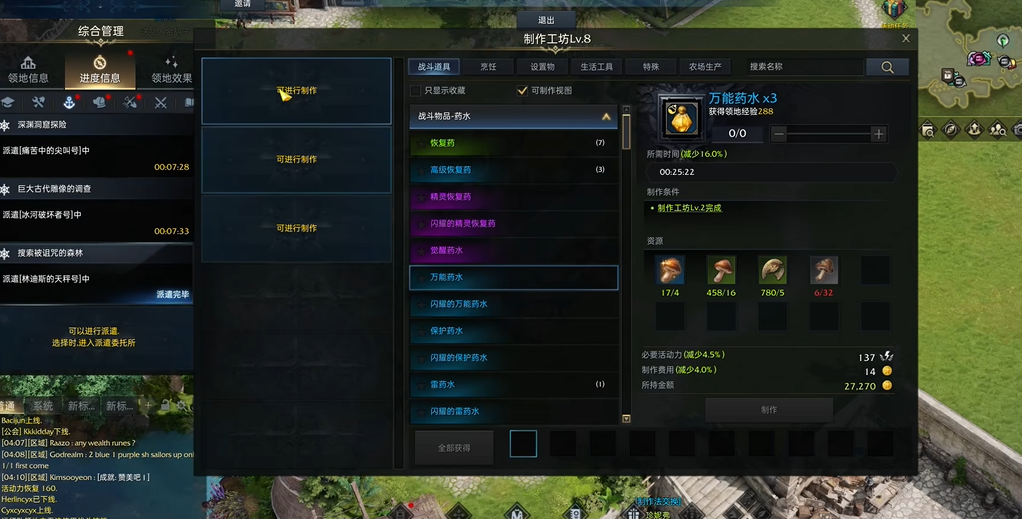Screen dimensions: 1022x519
Task: Click the 制作 craft button
Action: pos(768,409)
